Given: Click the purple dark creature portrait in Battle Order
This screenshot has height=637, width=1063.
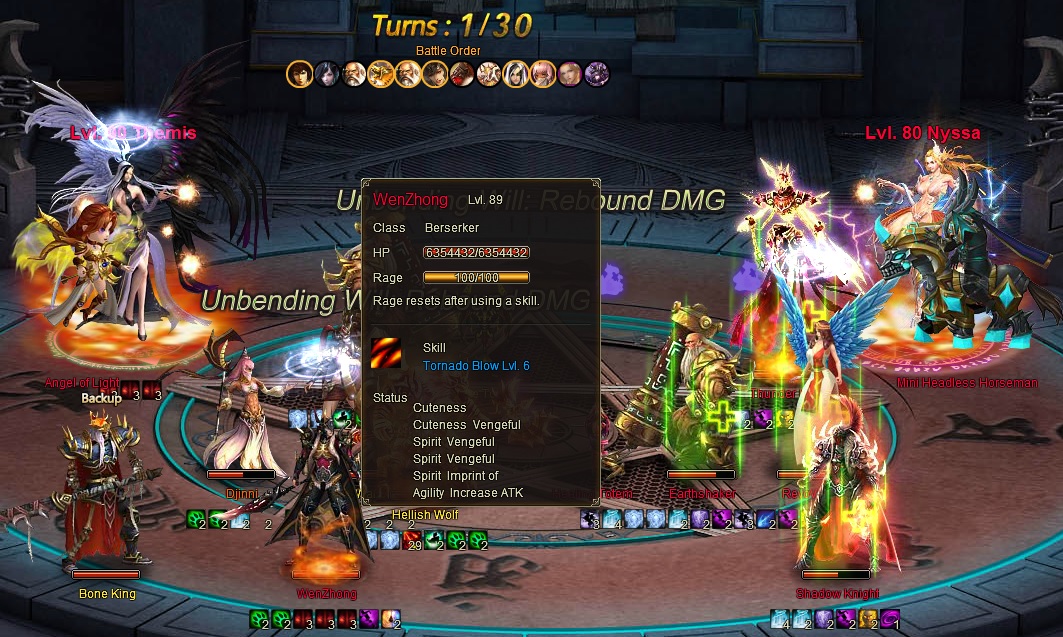Looking at the screenshot, I should [x=597, y=74].
